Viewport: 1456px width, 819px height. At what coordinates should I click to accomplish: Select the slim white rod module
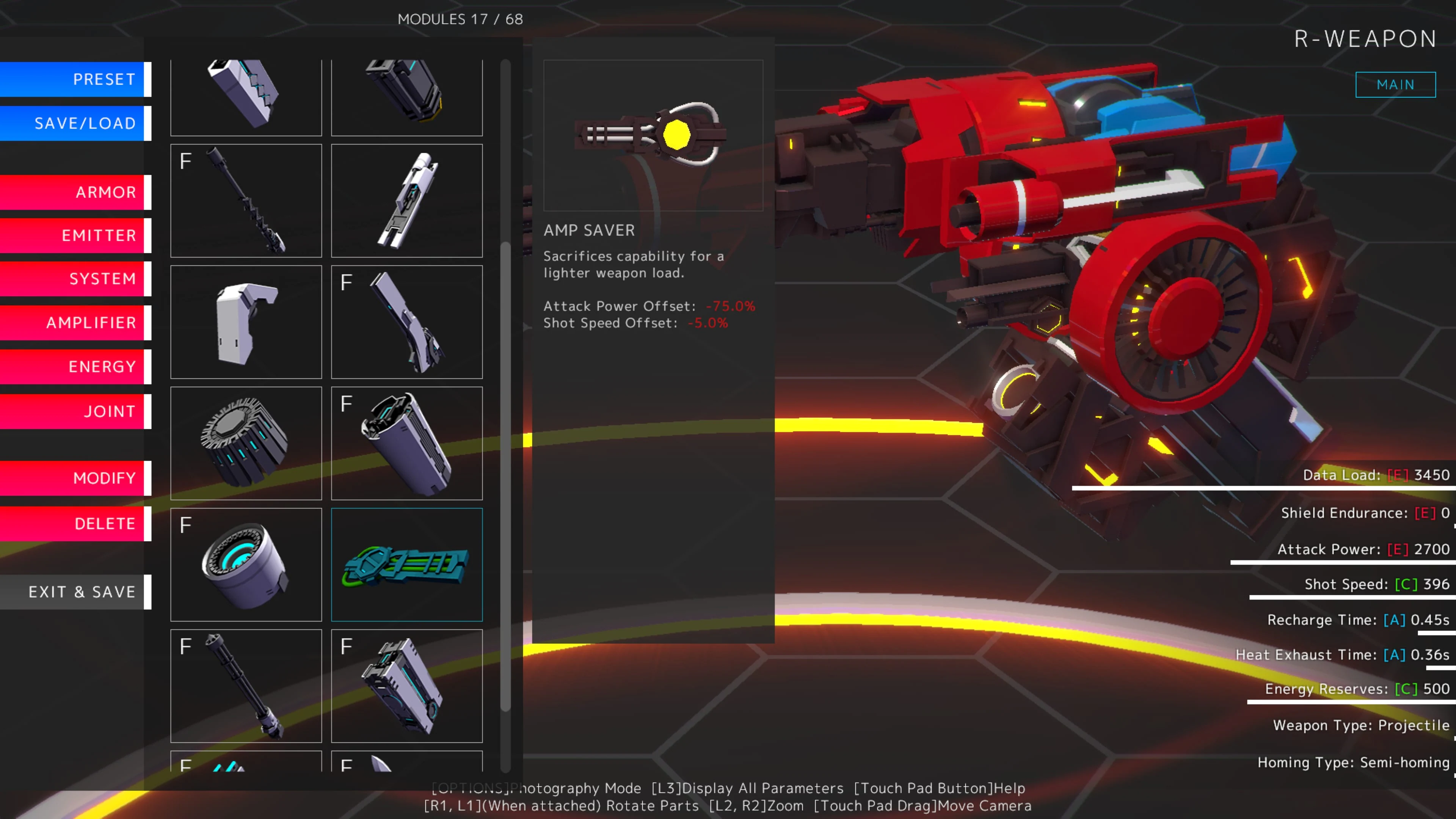pyautogui.click(x=406, y=201)
